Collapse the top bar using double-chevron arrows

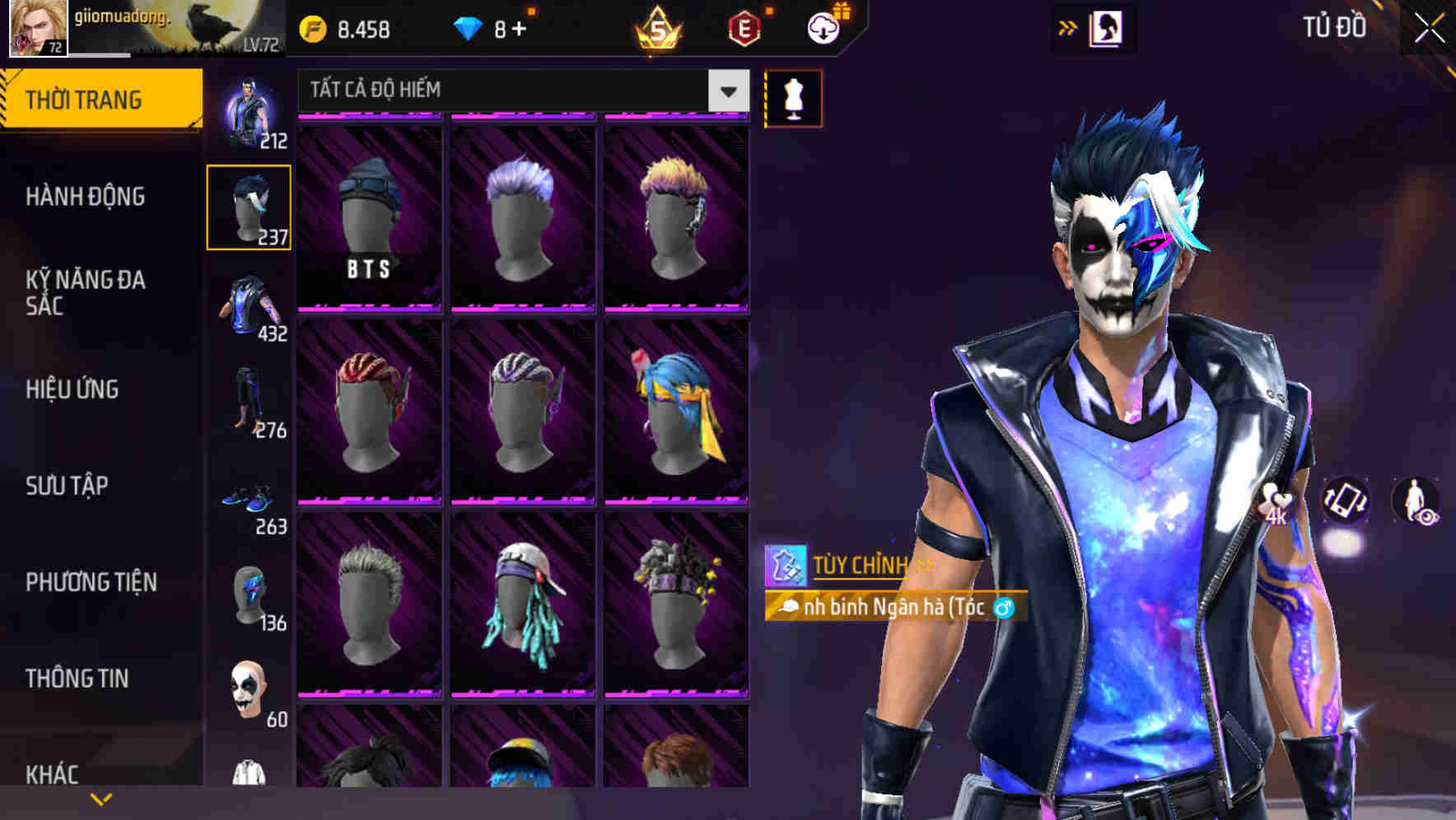tap(1066, 26)
